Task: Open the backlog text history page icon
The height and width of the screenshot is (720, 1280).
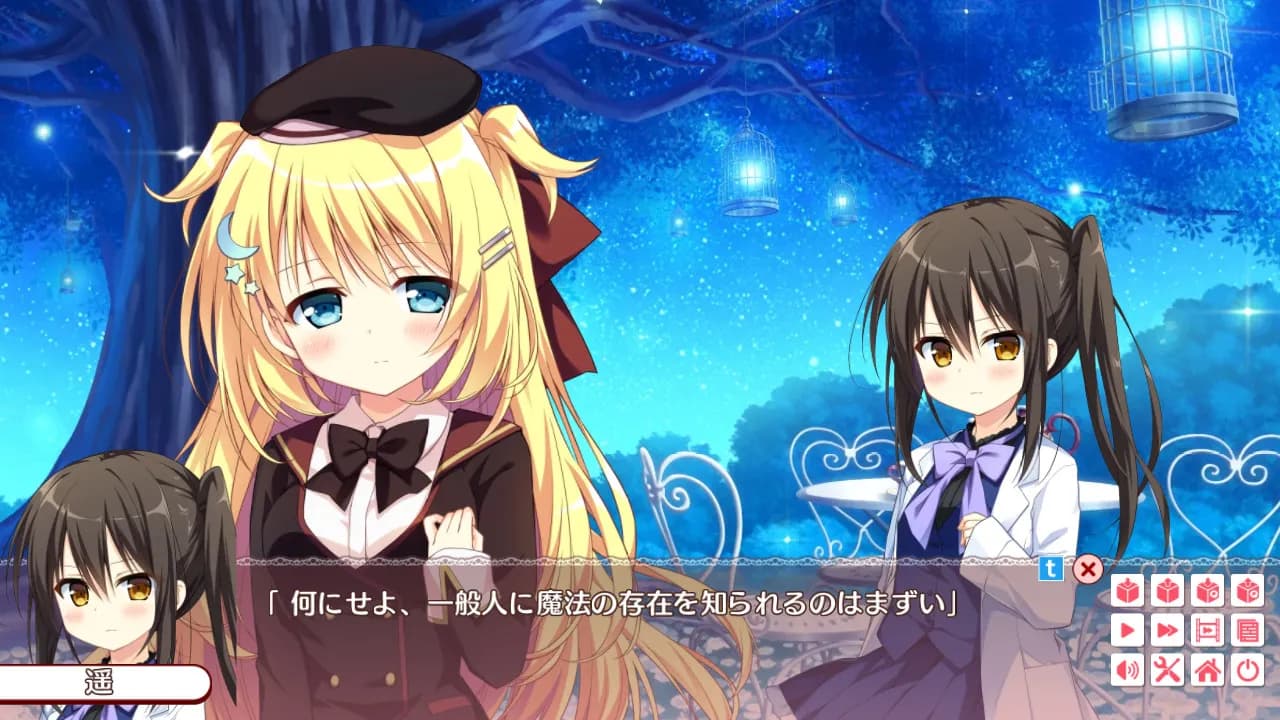Action: click(1248, 630)
